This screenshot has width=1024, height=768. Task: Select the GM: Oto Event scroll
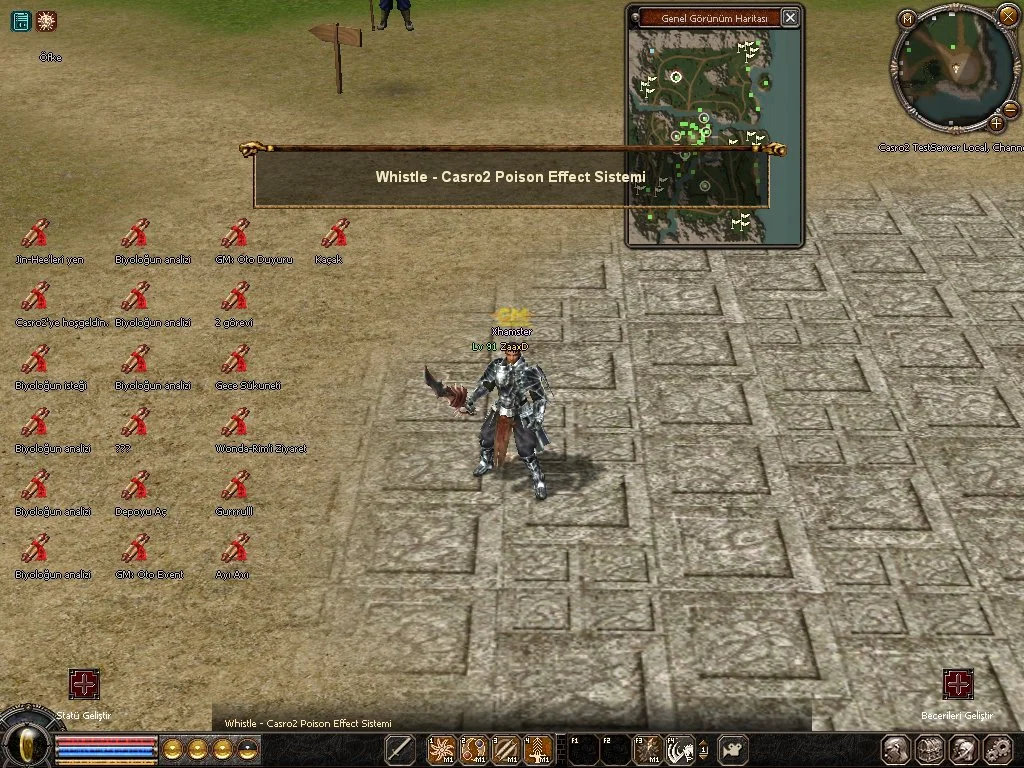(x=136, y=549)
